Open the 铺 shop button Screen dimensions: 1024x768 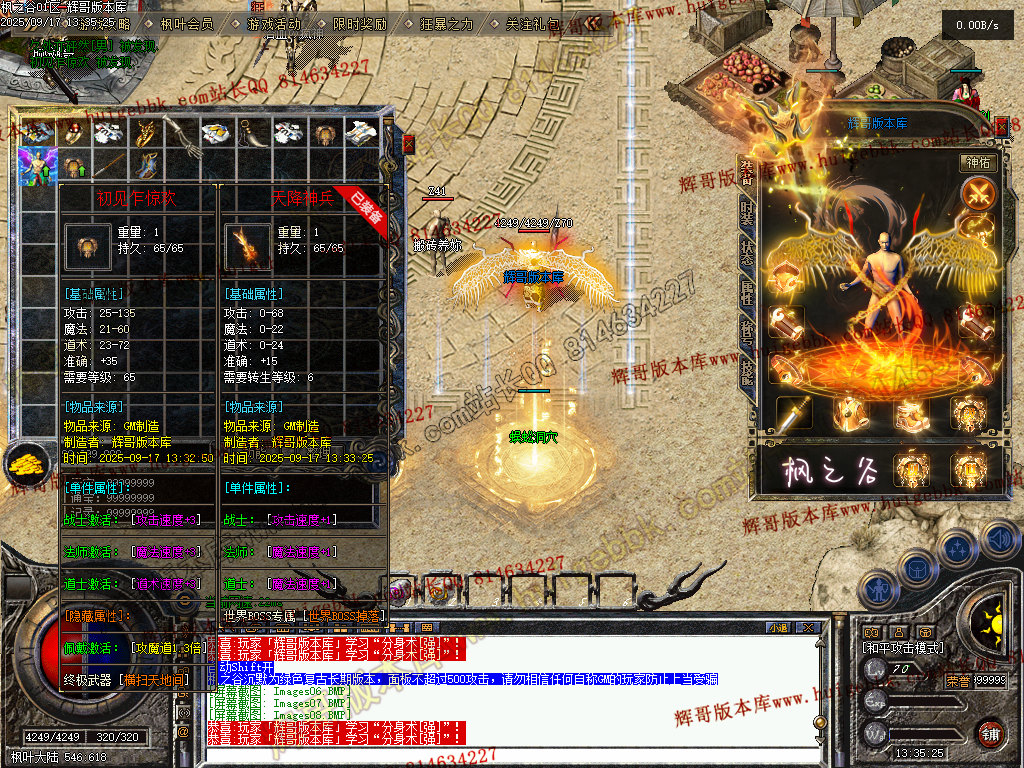990,733
